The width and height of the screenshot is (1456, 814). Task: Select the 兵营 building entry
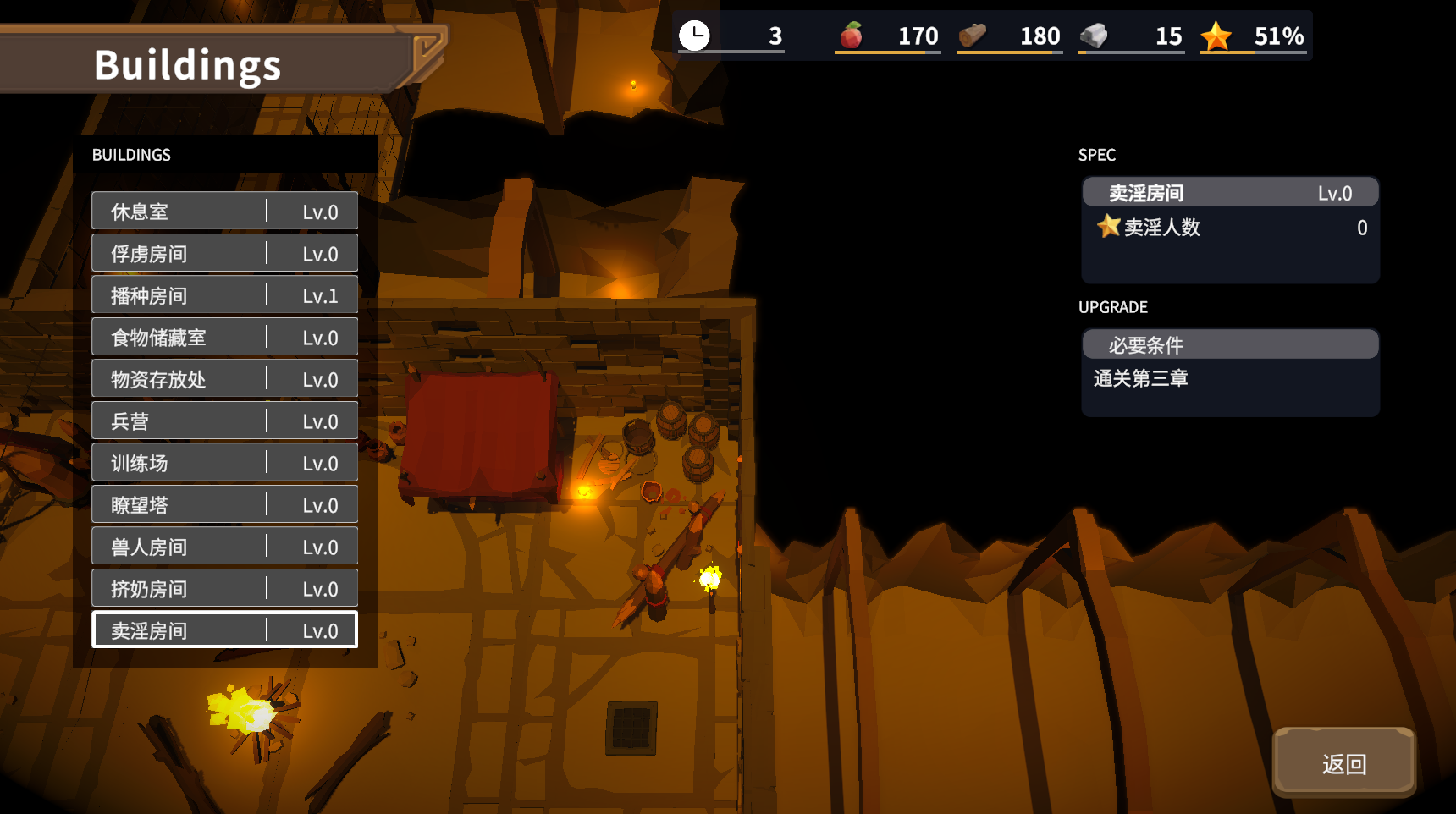[x=224, y=421]
